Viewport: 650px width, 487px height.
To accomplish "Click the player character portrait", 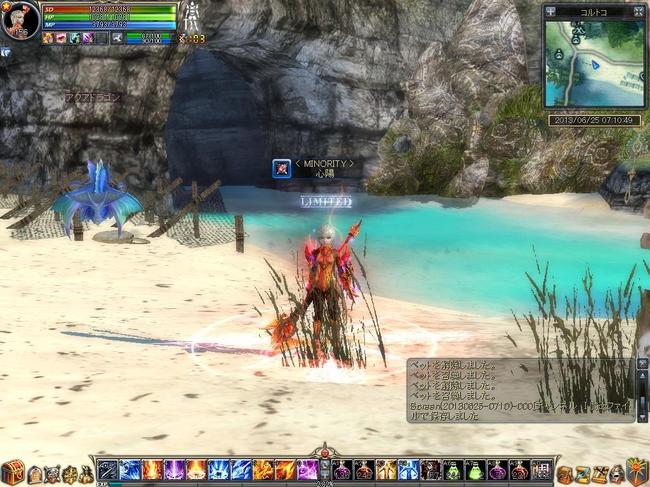I will click(19, 18).
